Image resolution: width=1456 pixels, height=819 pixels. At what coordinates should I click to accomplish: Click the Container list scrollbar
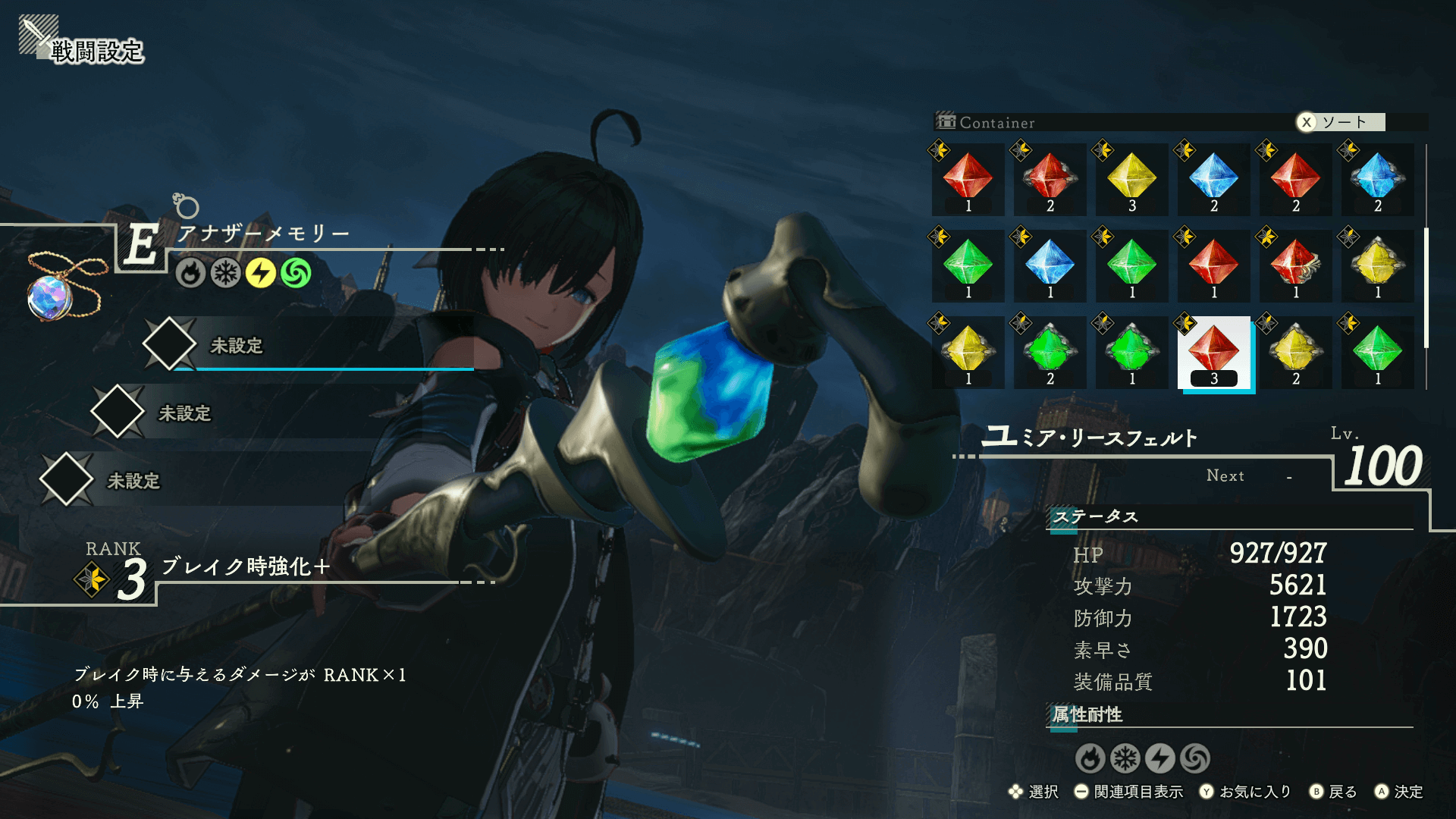click(x=1426, y=287)
